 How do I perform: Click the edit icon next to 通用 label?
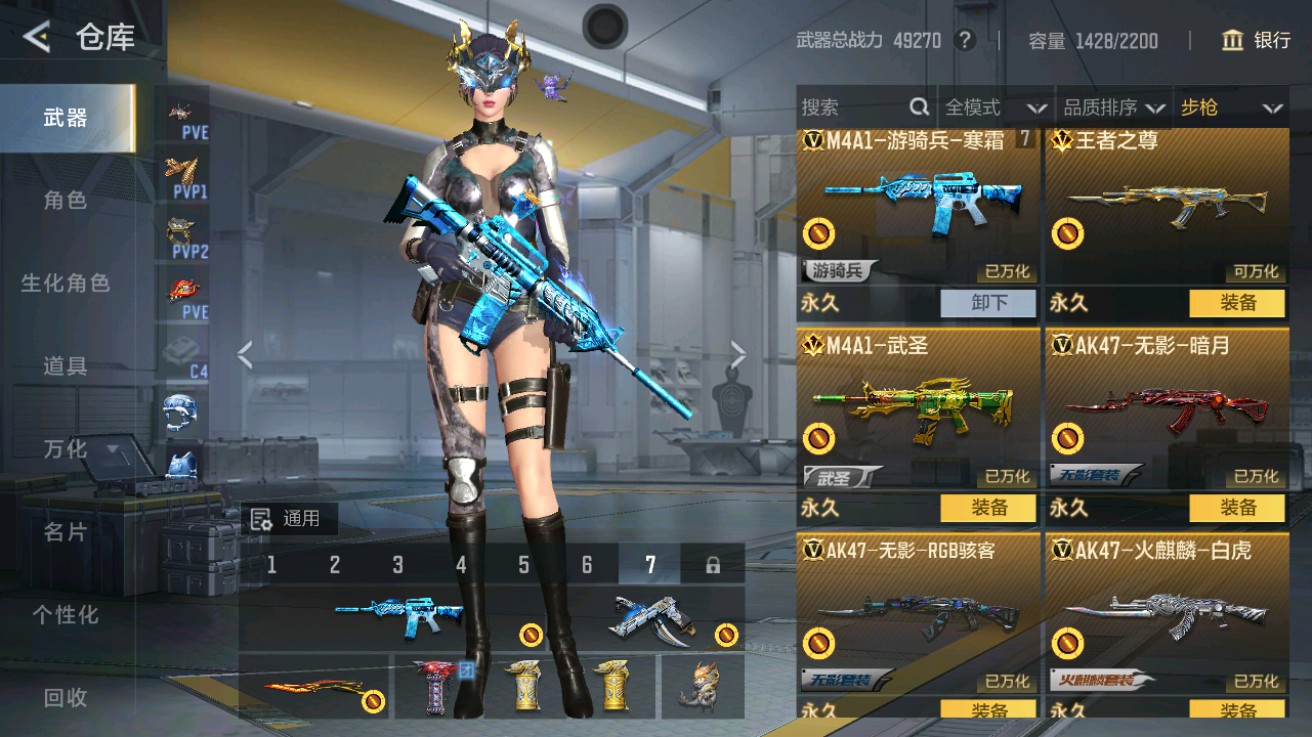(x=263, y=518)
